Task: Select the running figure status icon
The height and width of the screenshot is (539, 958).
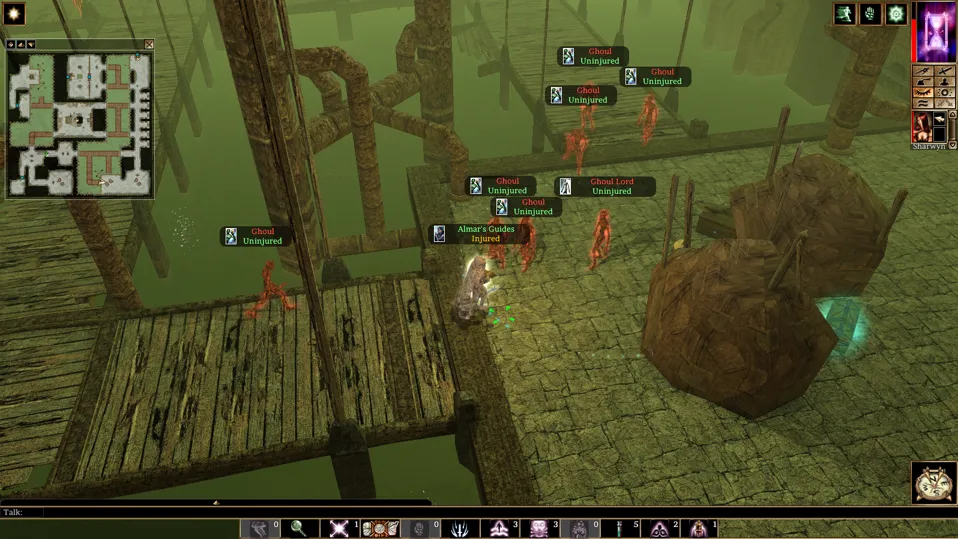Action: [846, 14]
